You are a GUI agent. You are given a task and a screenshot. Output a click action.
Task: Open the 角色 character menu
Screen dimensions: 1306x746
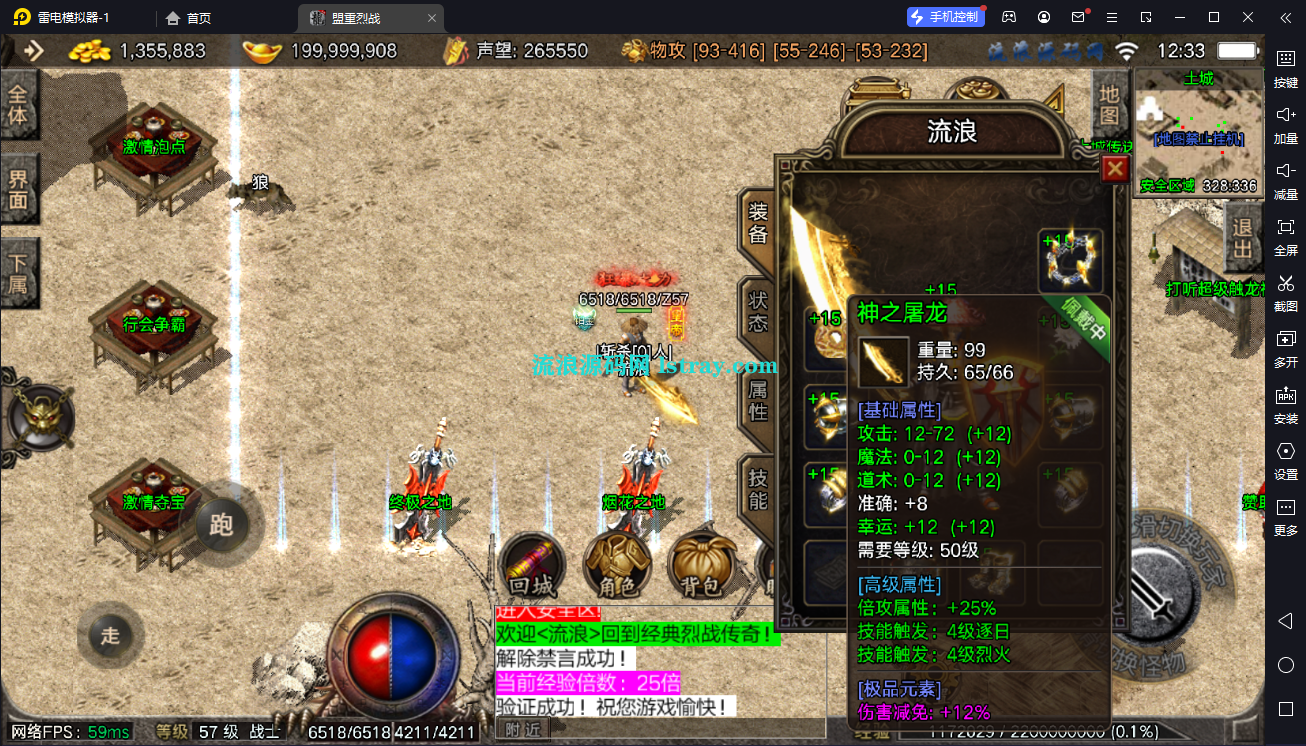coord(616,566)
